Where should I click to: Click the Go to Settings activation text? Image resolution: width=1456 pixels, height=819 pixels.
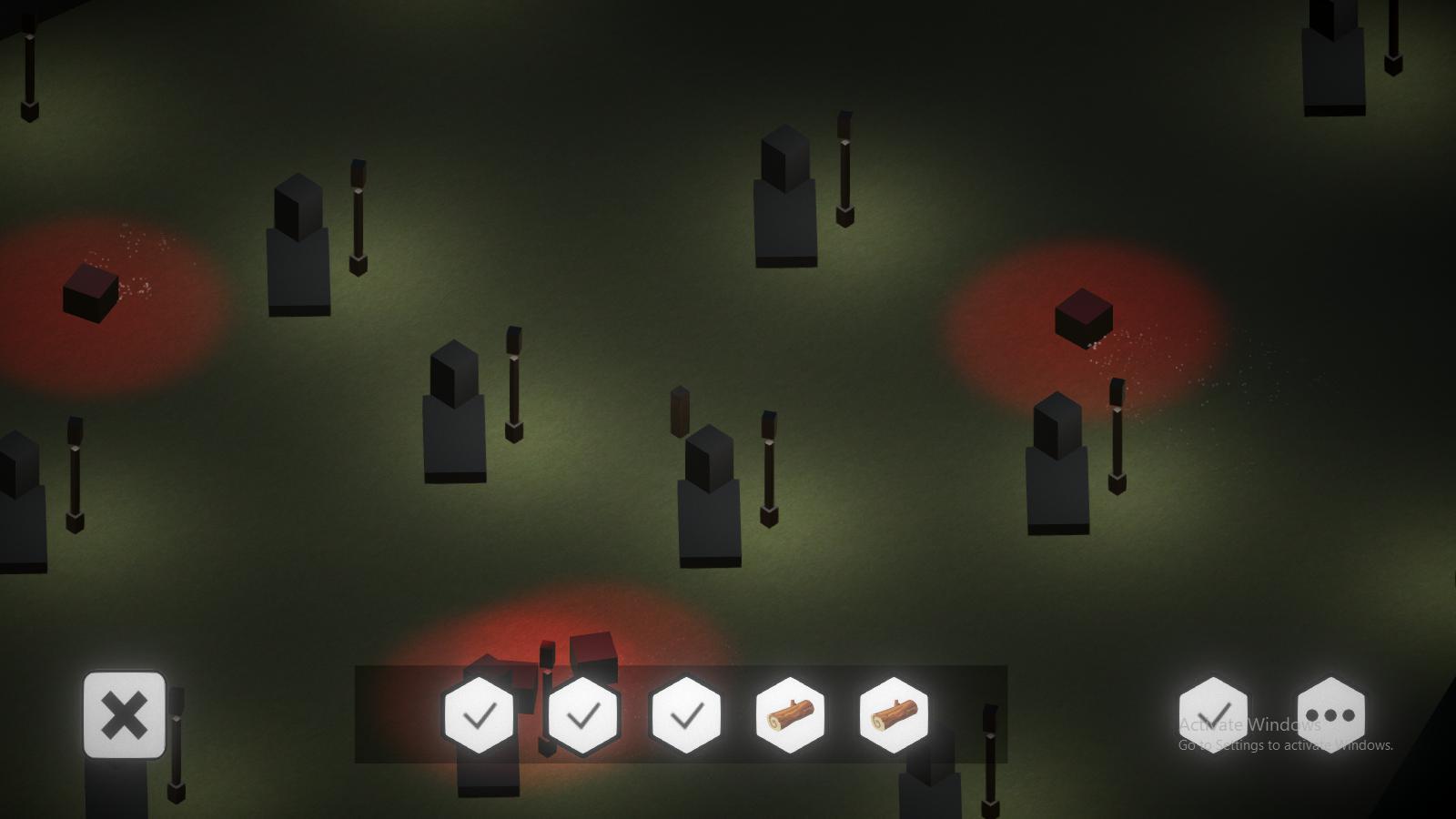tap(1285, 745)
